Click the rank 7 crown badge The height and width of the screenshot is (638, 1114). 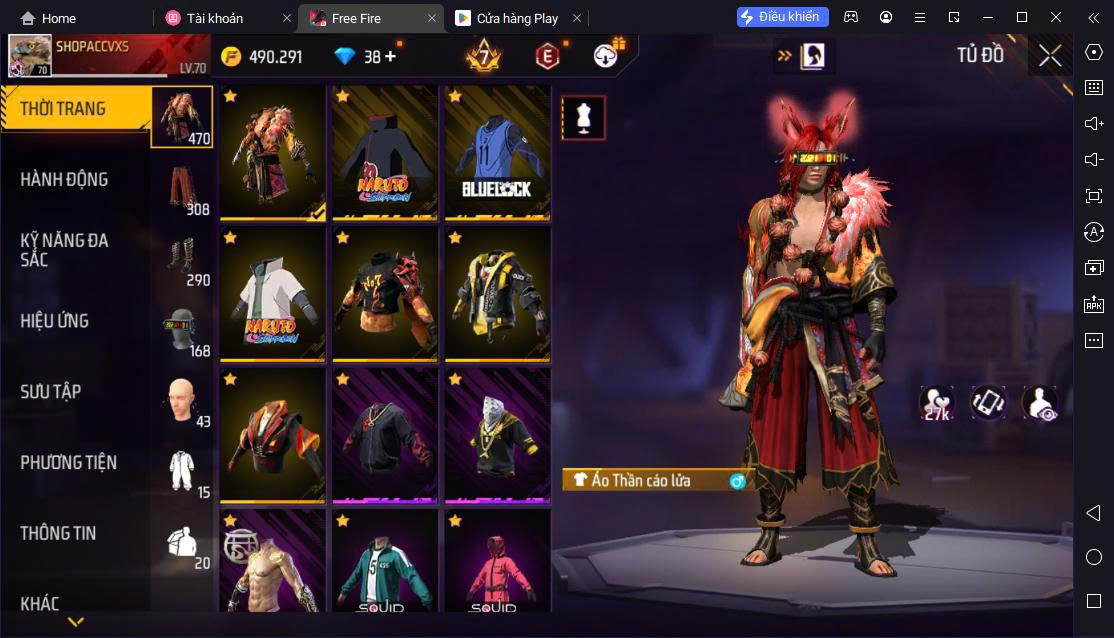point(483,57)
